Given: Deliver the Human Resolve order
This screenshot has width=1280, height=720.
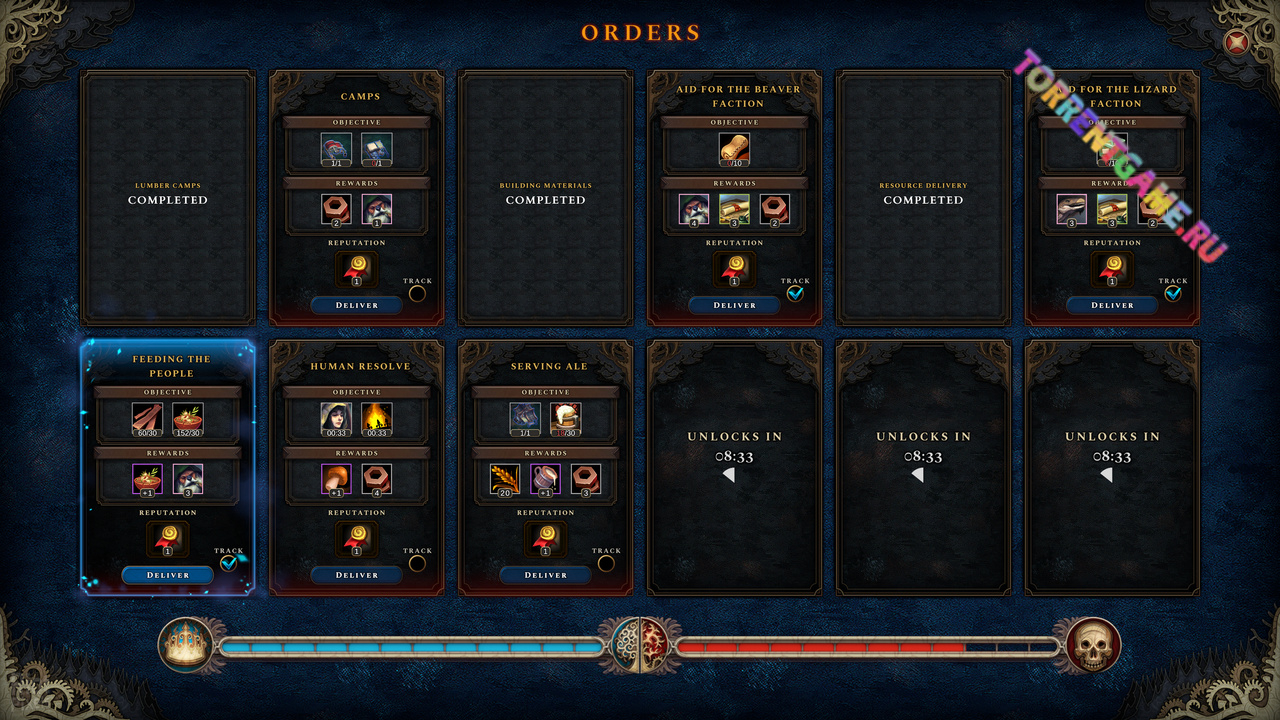Looking at the screenshot, I should point(356,575).
